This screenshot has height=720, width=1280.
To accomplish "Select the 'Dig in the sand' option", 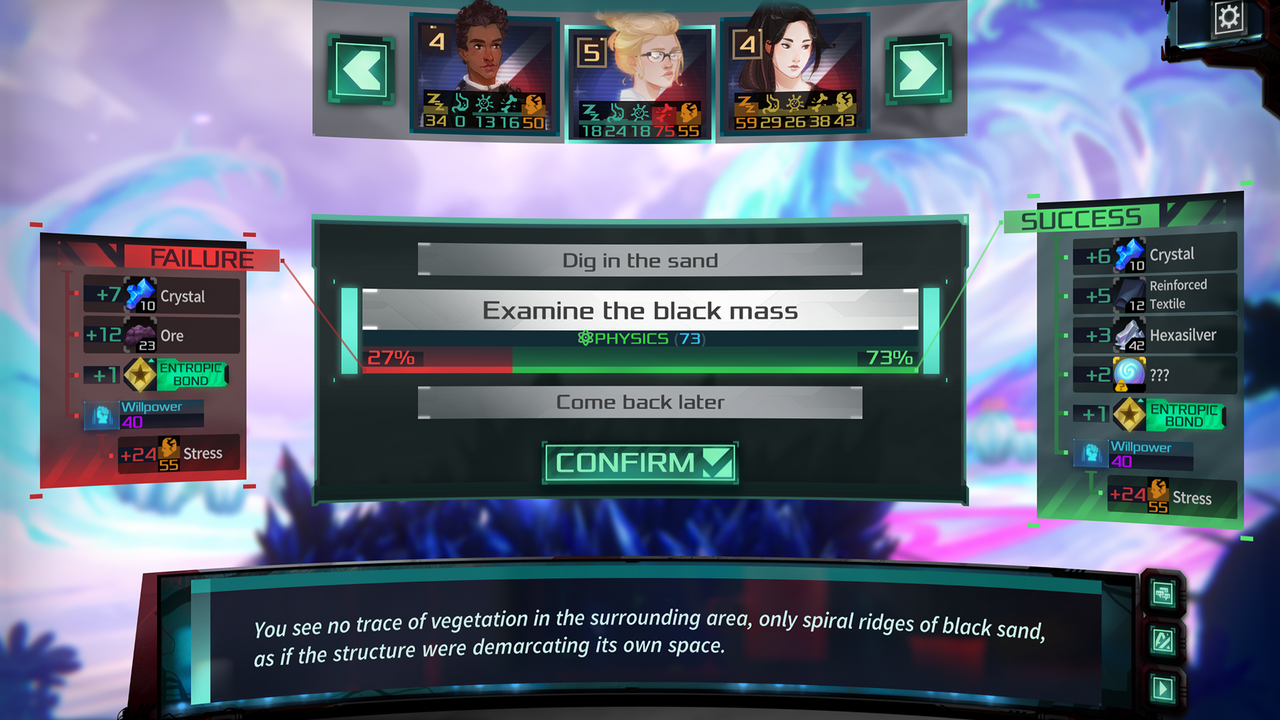I will [640, 260].
